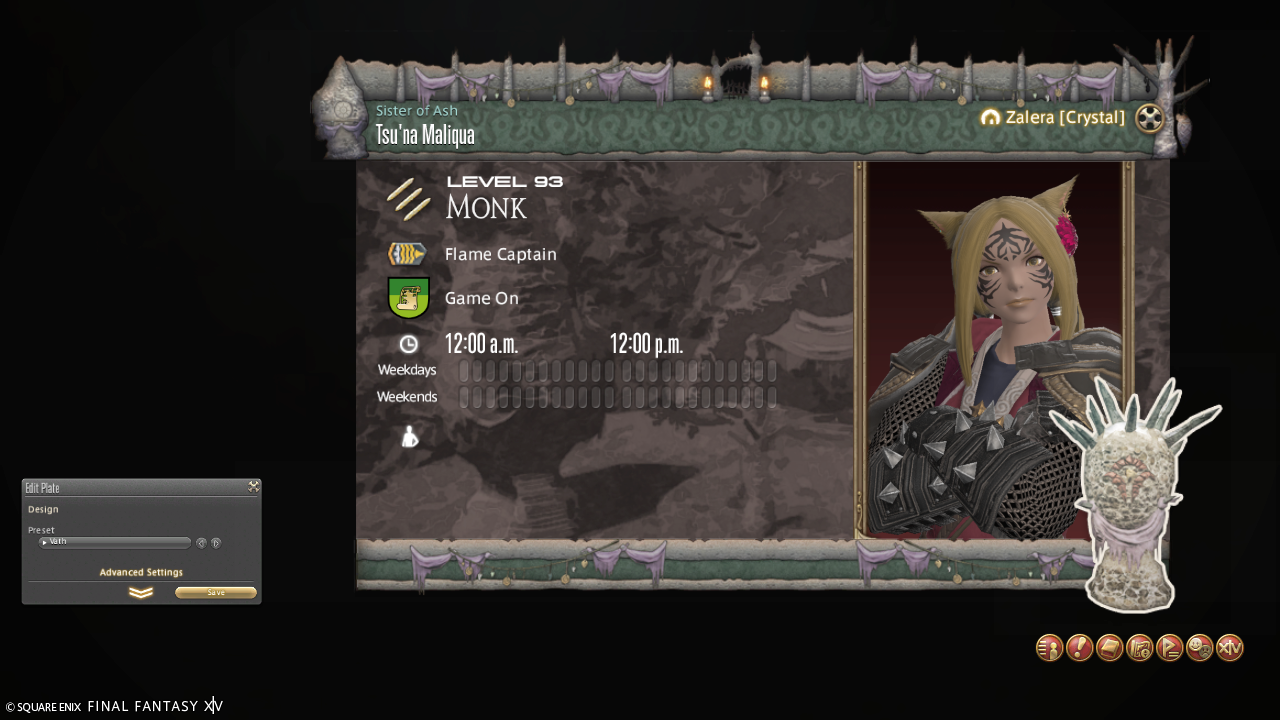Close the Edit Plate window
1280x720 pixels.
[254, 487]
